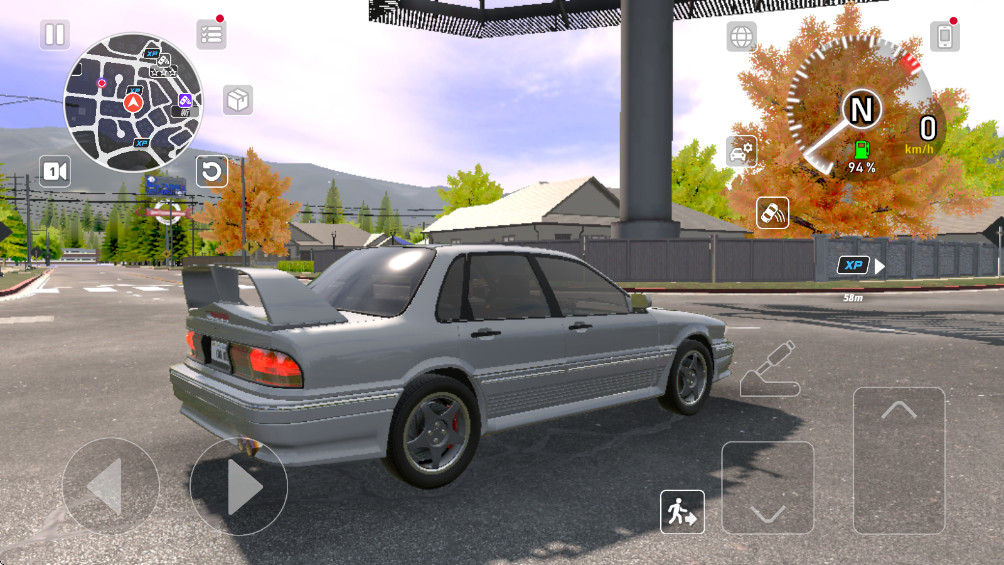Steer left with the left arrow
Viewport: 1004px width, 565px height.
point(110,487)
